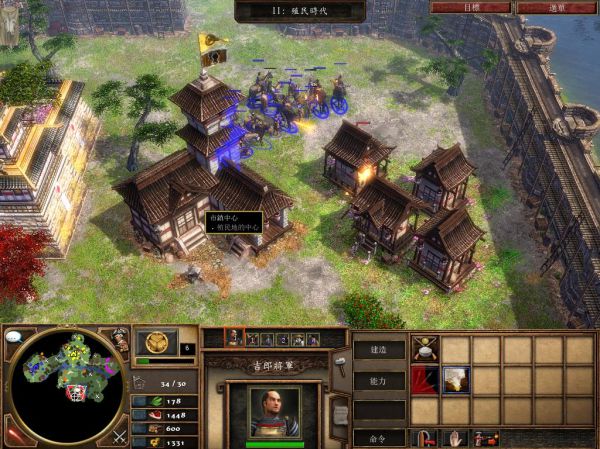Screen dimensions: 600x449
Task: Click the red flare signal icon
Action: pyautogui.click(x=14, y=434)
